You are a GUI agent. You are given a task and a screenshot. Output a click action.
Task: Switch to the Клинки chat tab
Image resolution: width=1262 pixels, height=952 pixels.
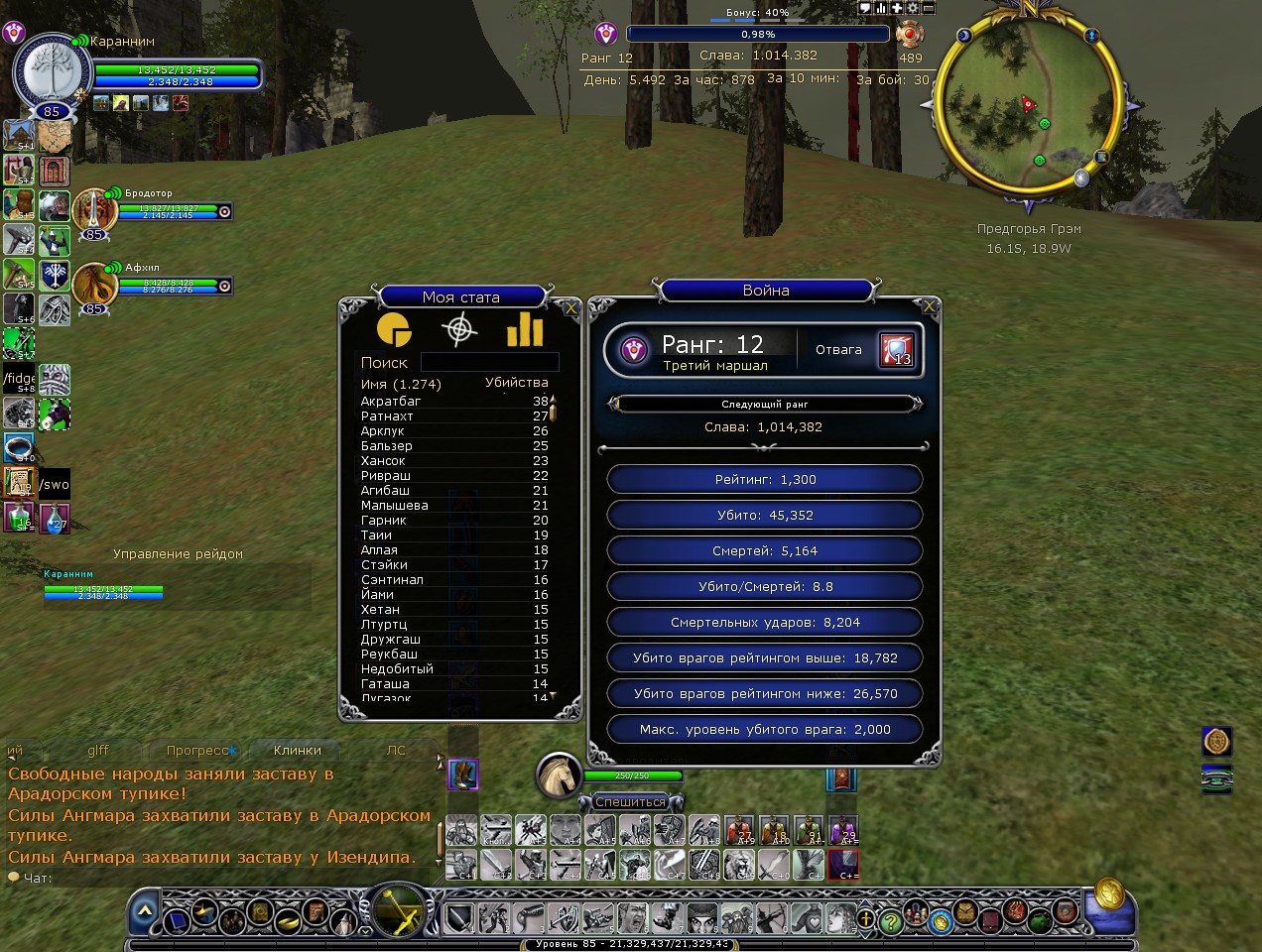[x=297, y=751]
